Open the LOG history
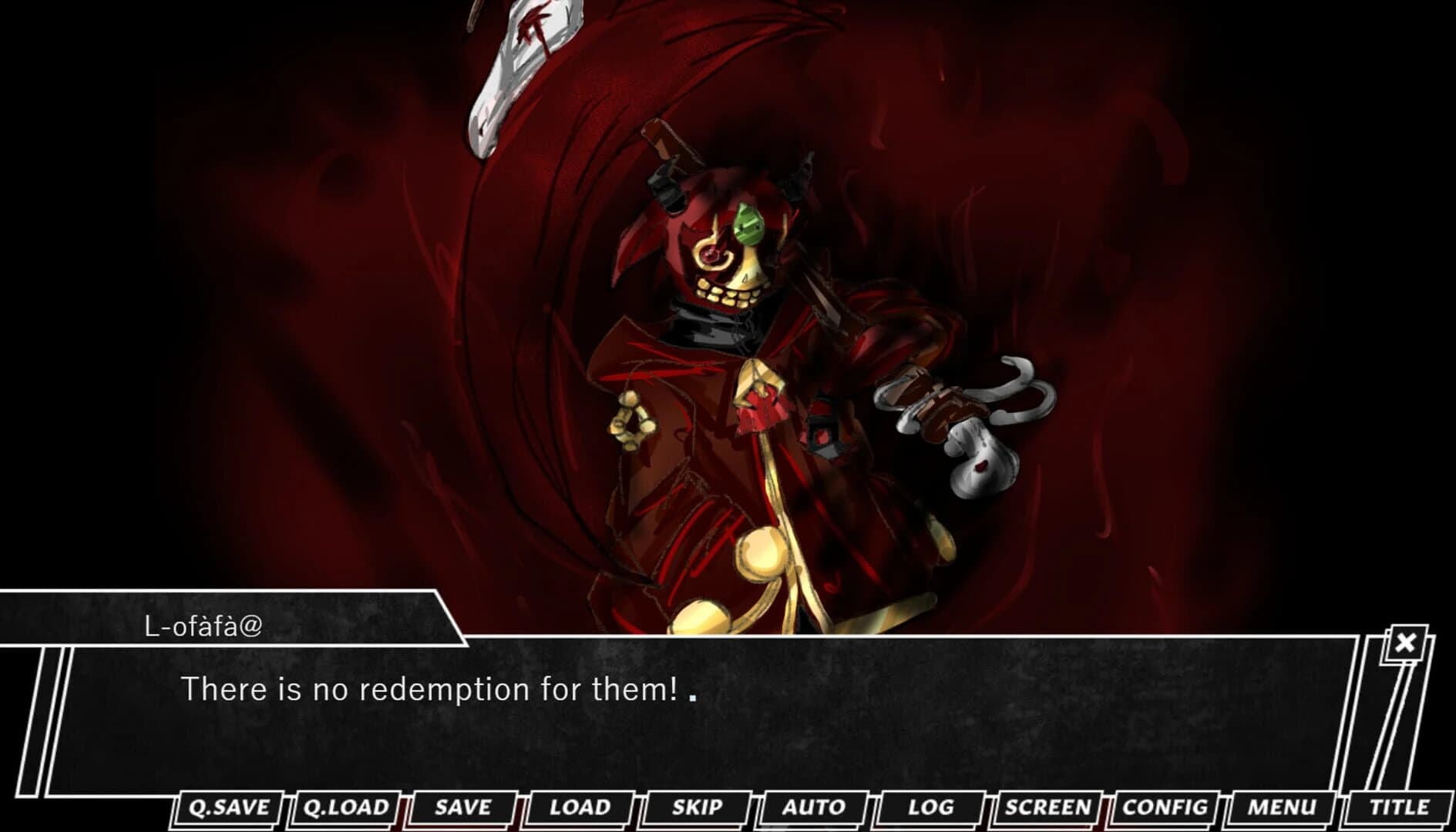The width and height of the screenshot is (1456, 832). [x=930, y=808]
